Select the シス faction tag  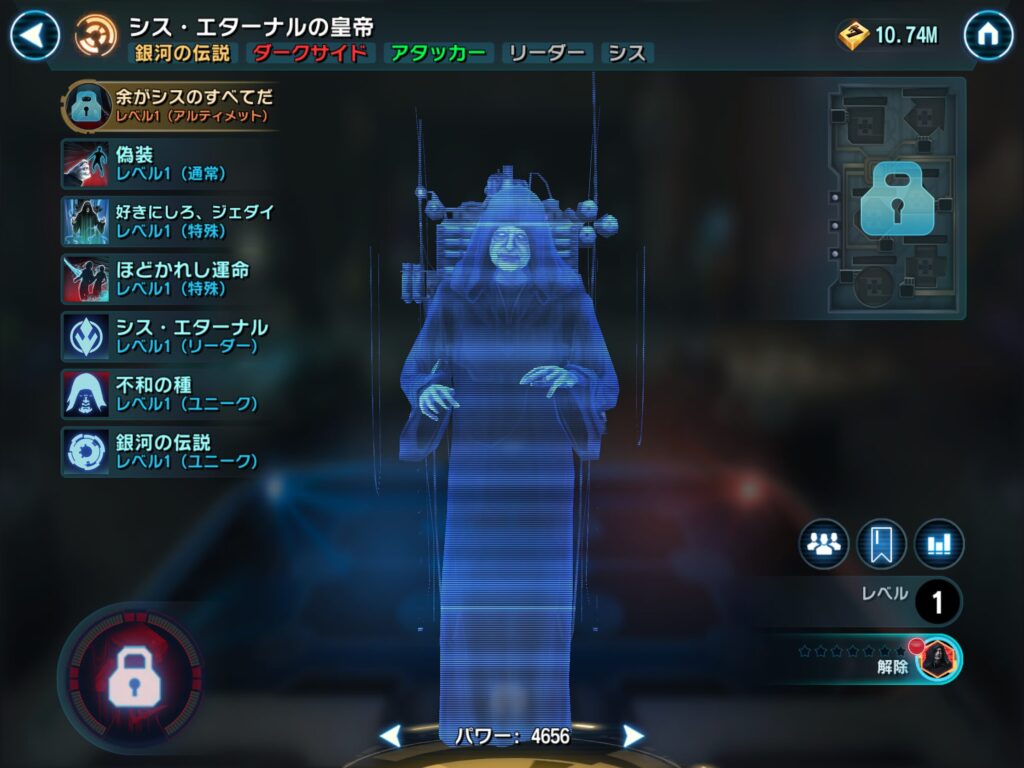pos(627,53)
